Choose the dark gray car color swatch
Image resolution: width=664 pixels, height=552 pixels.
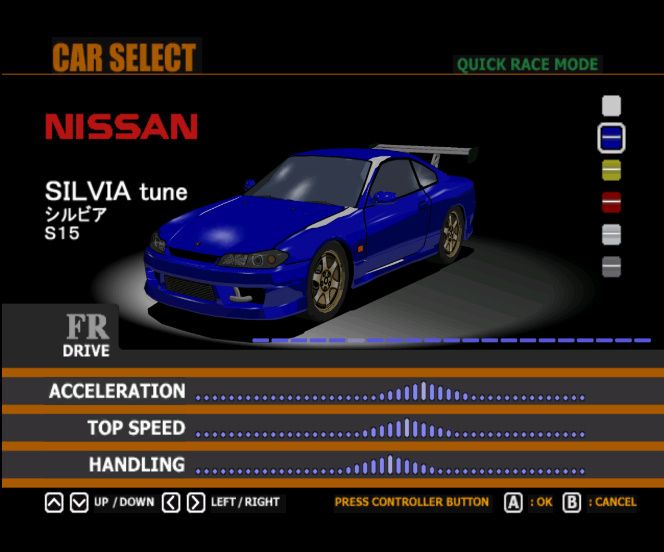[611, 267]
